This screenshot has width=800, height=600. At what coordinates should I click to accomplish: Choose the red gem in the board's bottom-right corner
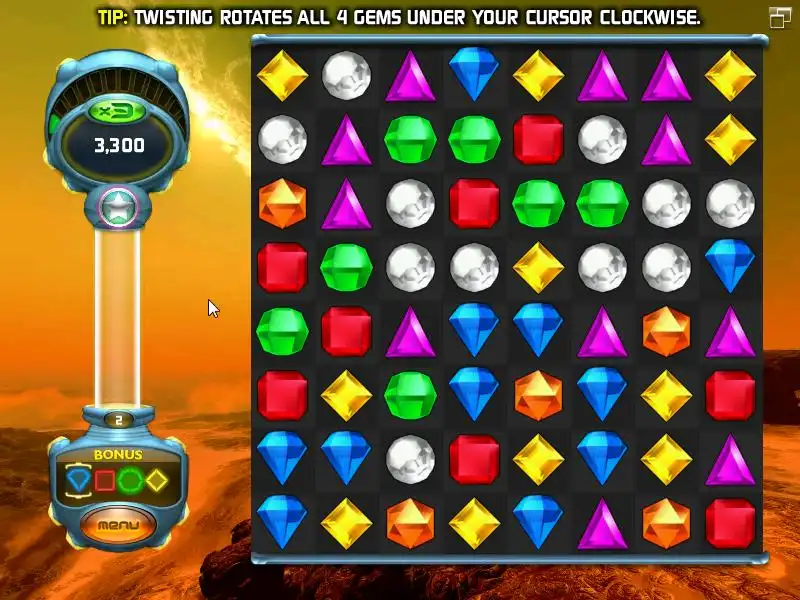point(730,523)
